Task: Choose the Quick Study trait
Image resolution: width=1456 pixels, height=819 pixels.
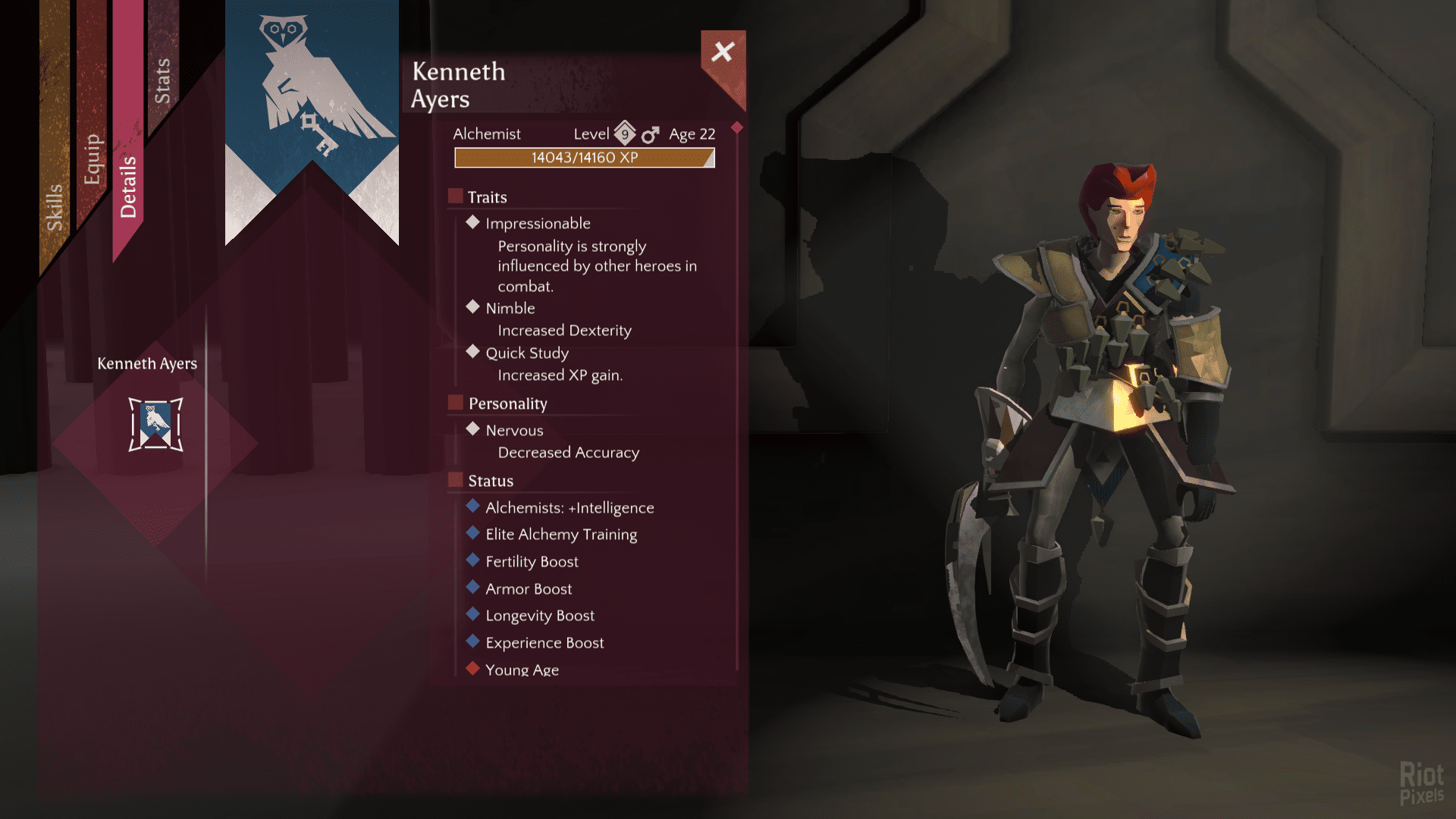Action: 527,353
